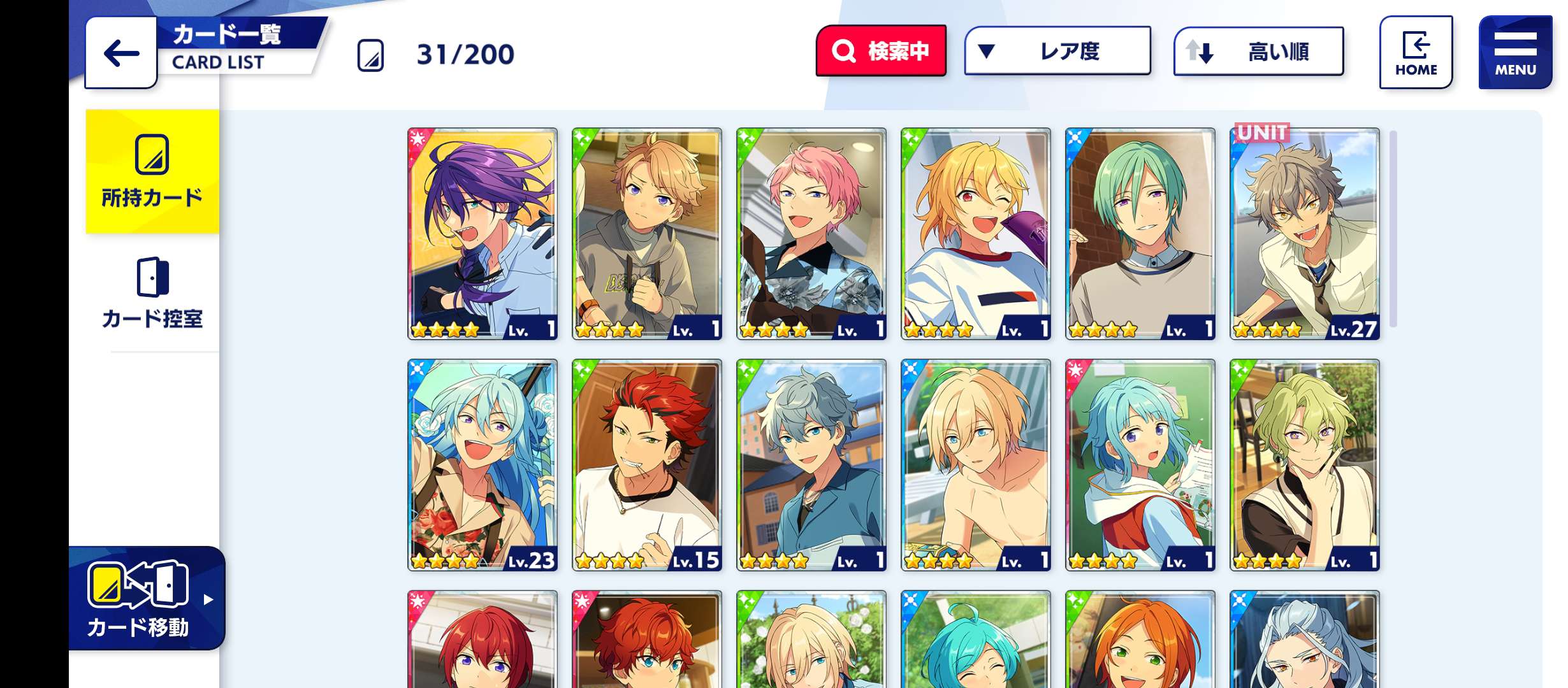The image size is (1568, 688).
Task: Open the カード移動 card transfer
Action: 147,599
